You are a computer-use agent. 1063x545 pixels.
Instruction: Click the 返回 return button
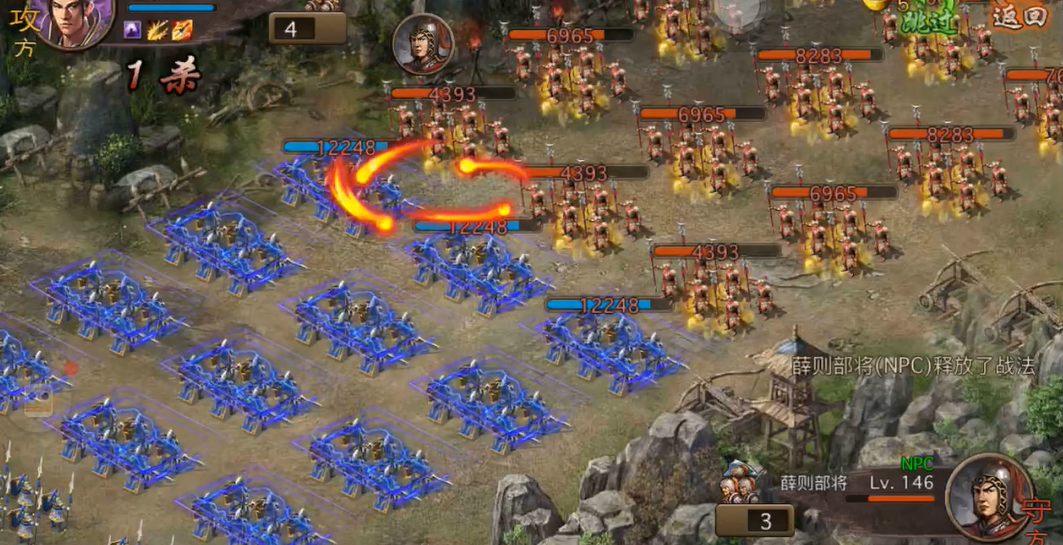coord(1020,17)
